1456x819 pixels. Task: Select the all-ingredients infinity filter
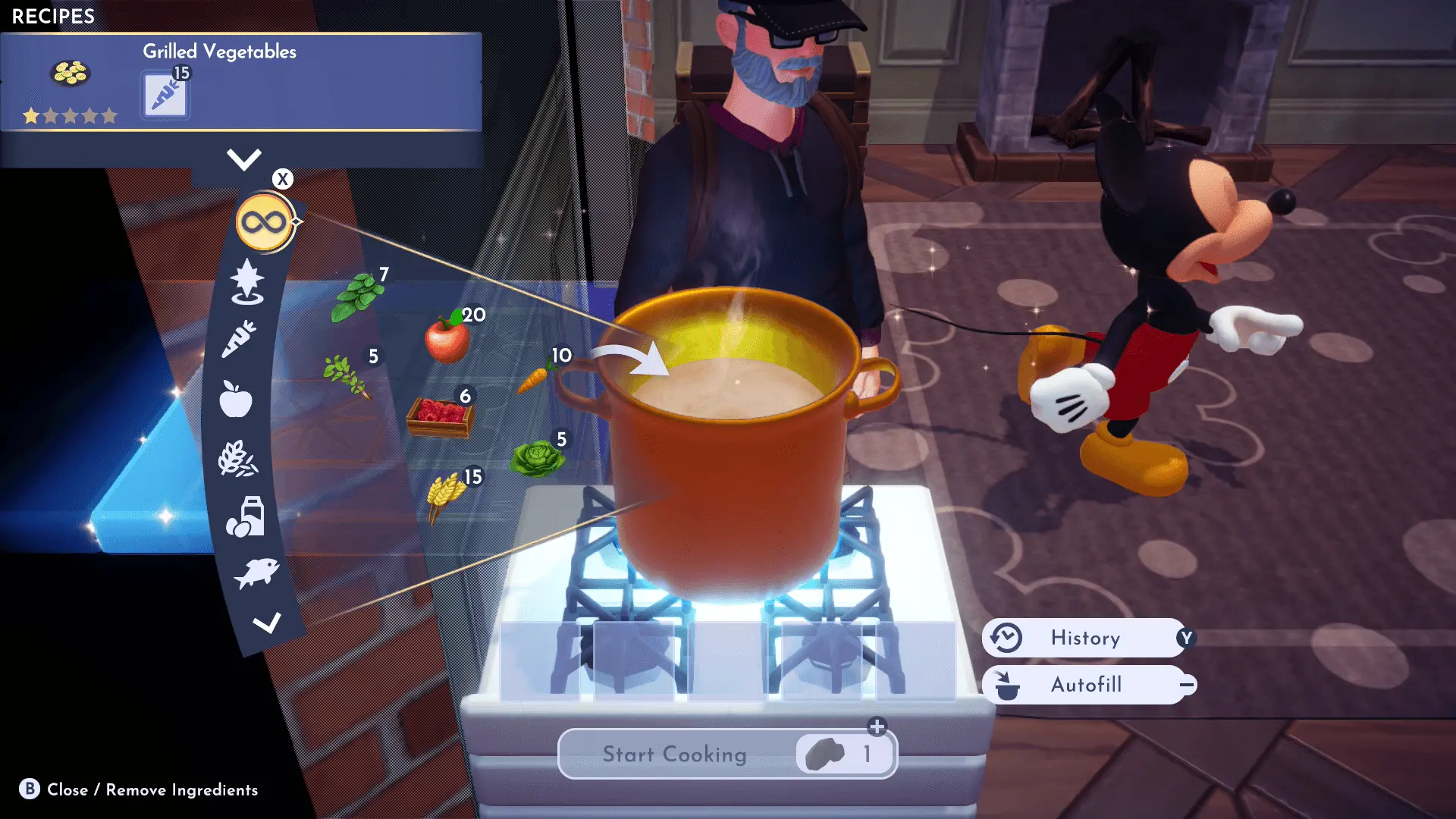click(x=264, y=222)
